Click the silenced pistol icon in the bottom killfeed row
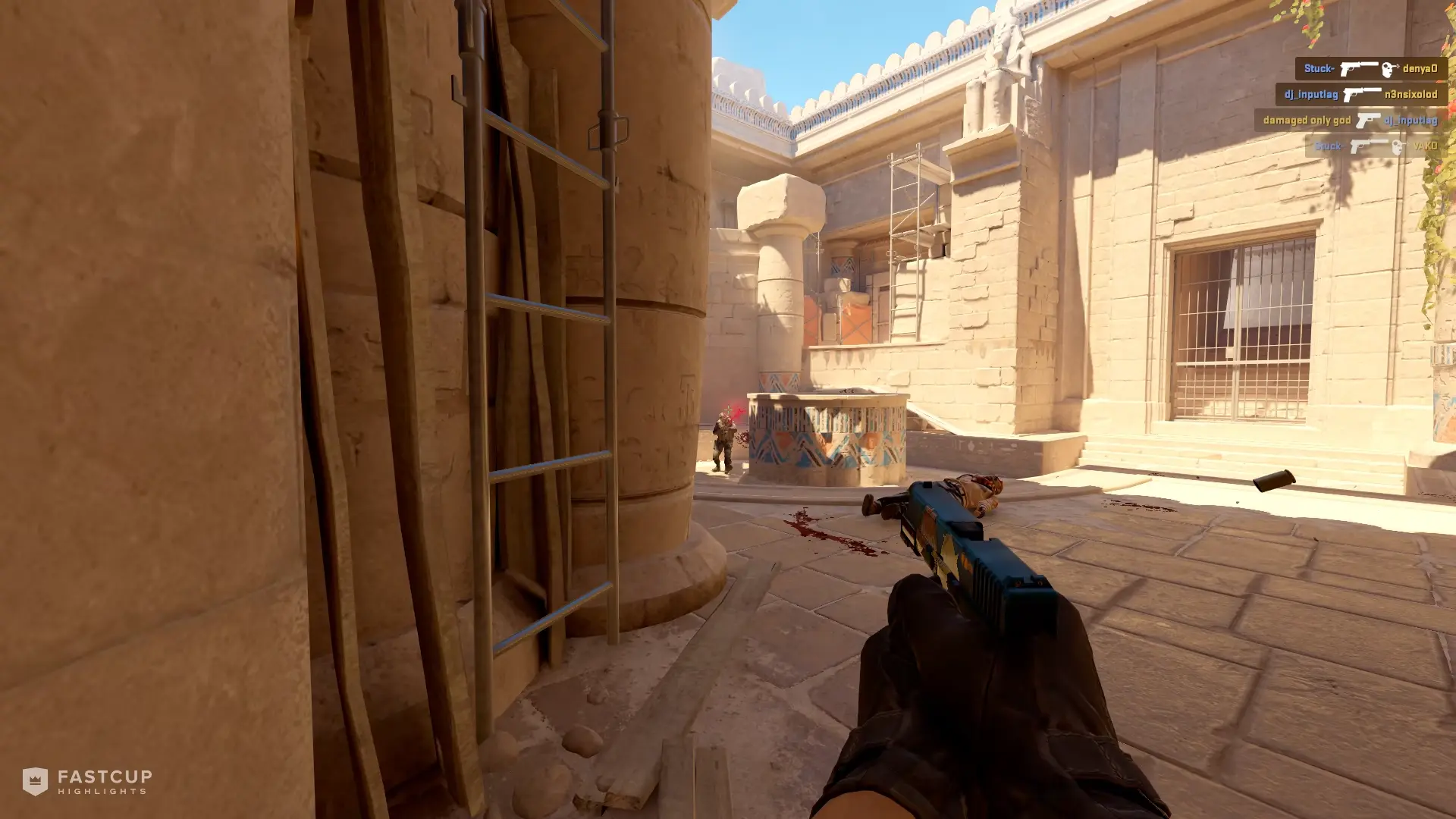 point(1369,147)
